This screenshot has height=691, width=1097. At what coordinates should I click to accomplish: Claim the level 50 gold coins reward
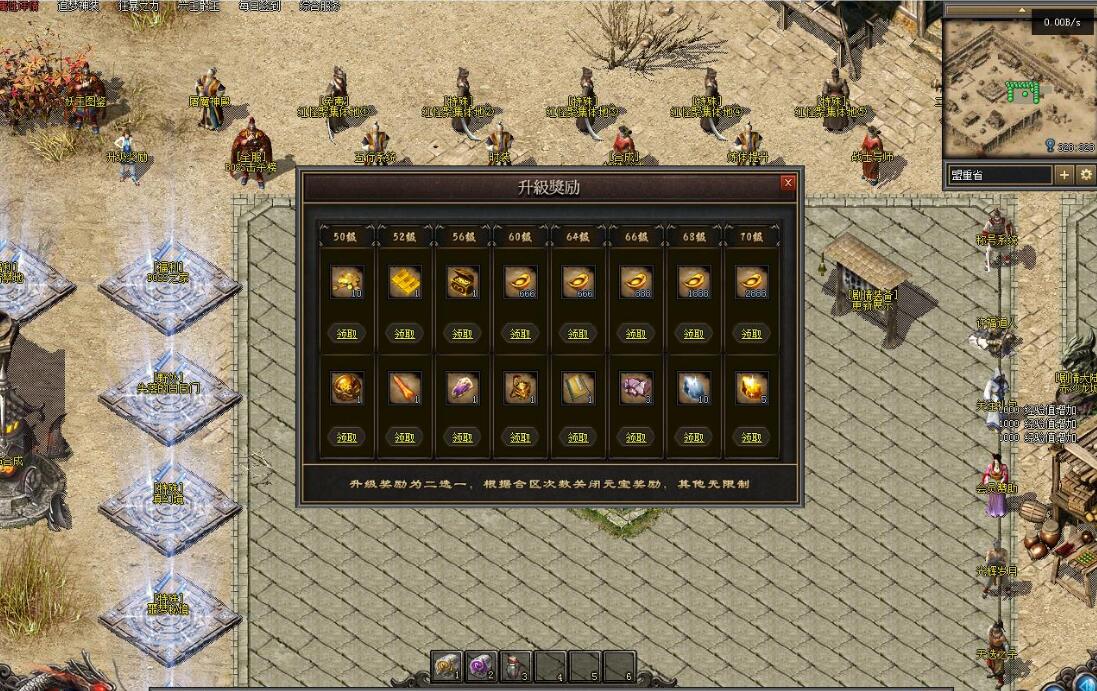346,333
